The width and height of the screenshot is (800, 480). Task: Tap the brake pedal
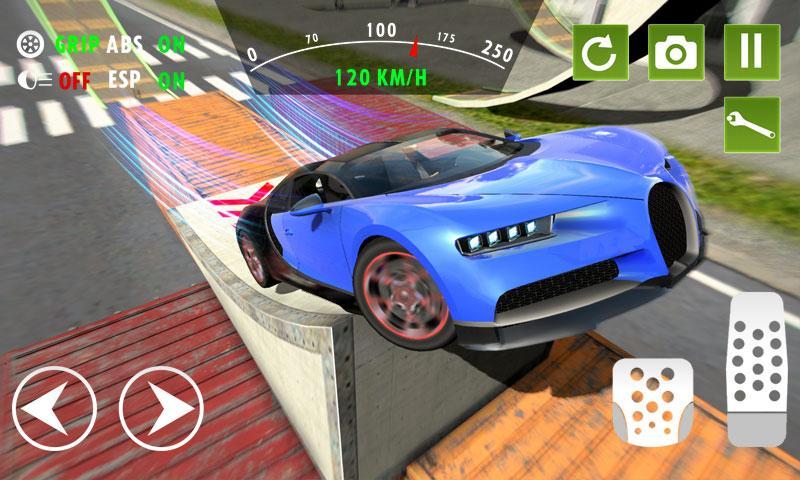tap(652, 402)
